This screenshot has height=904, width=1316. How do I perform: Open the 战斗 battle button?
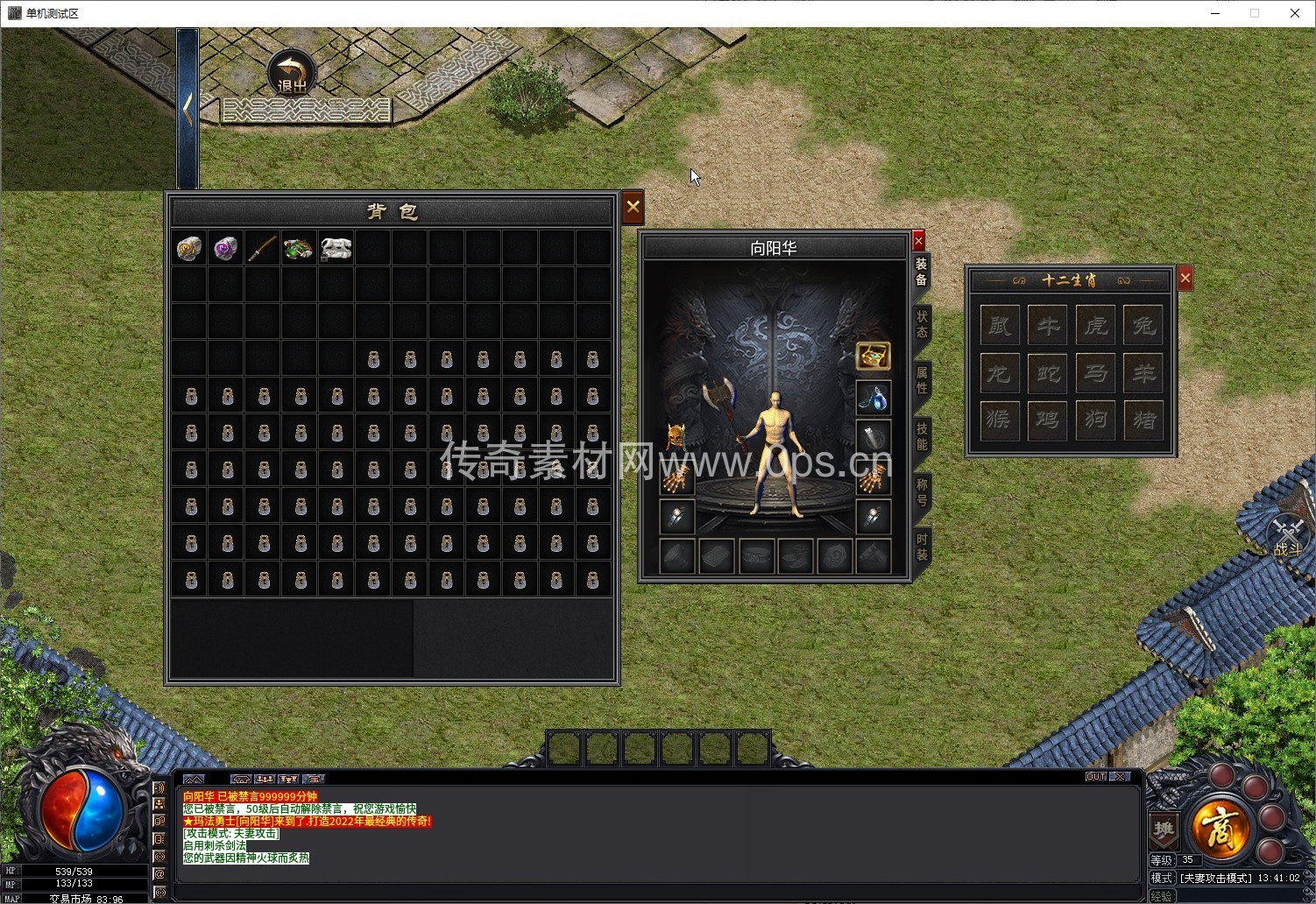point(1288,536)
